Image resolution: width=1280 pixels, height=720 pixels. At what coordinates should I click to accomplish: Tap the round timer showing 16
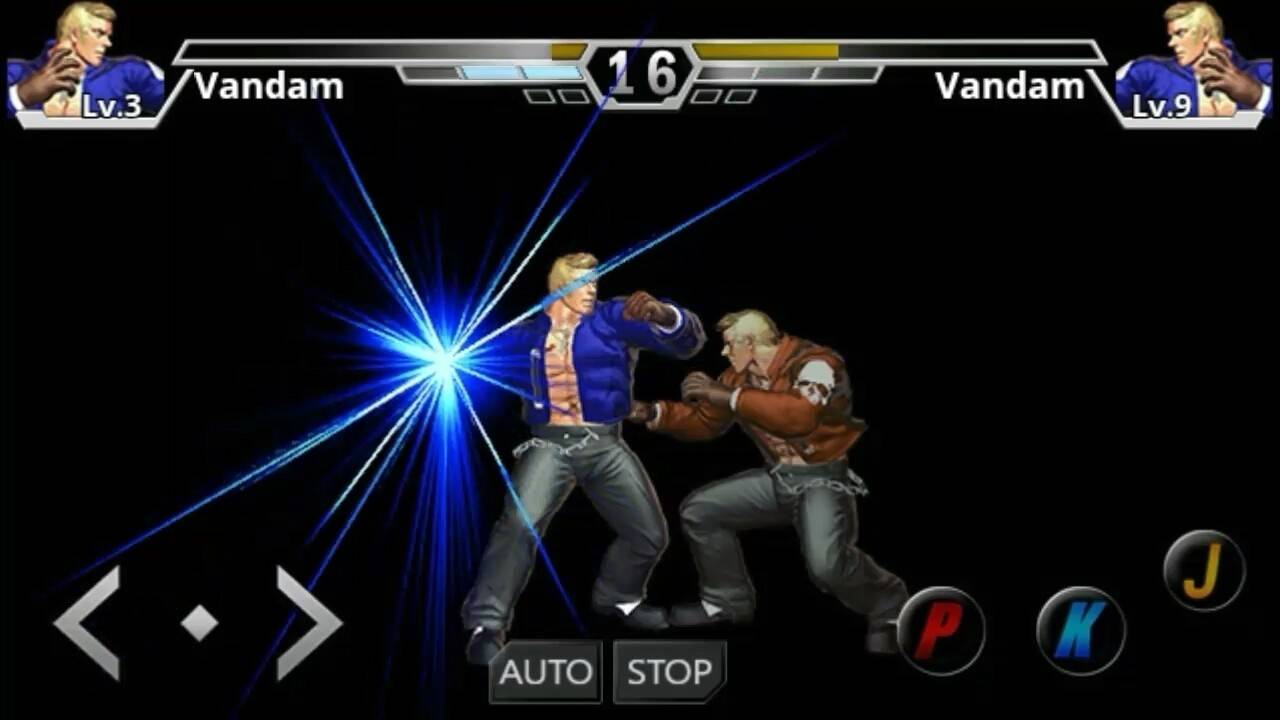[640, 73]
